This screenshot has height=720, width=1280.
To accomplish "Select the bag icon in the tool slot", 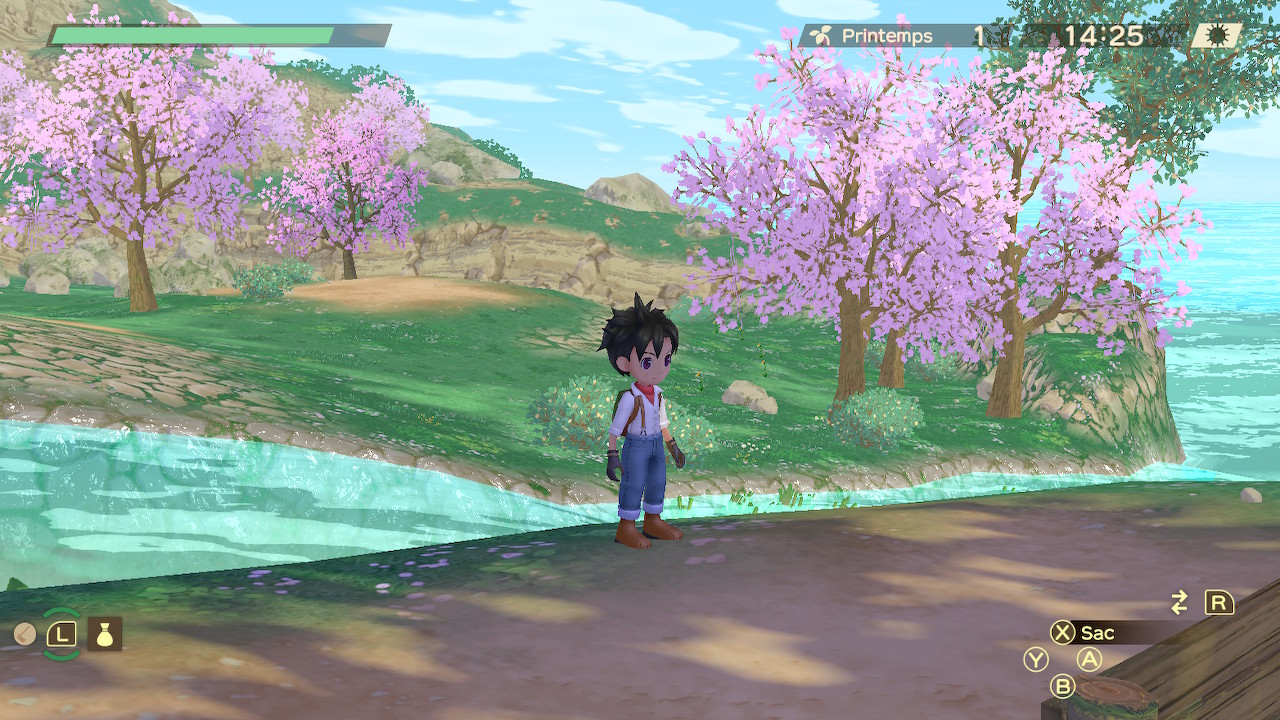I will (105, 633).
